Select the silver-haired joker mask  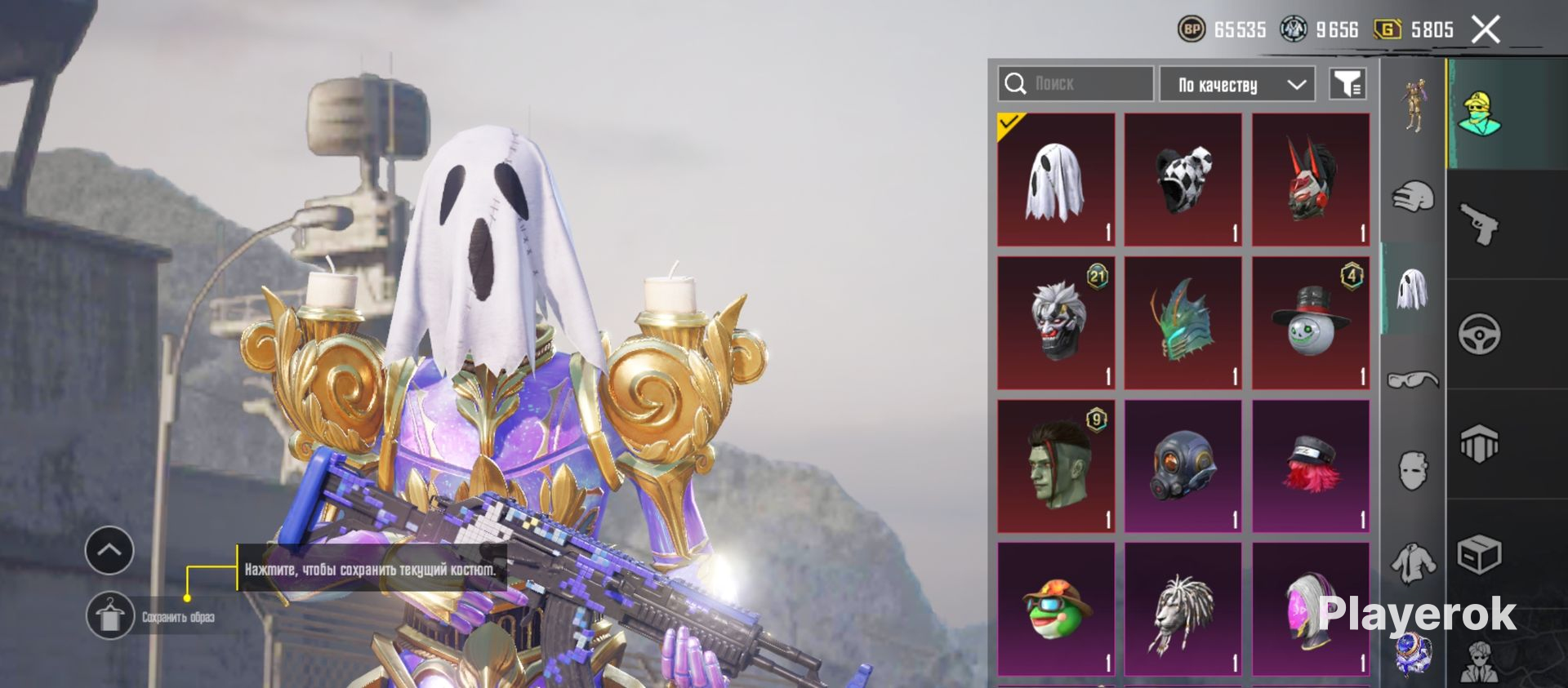coord(1056,323)
